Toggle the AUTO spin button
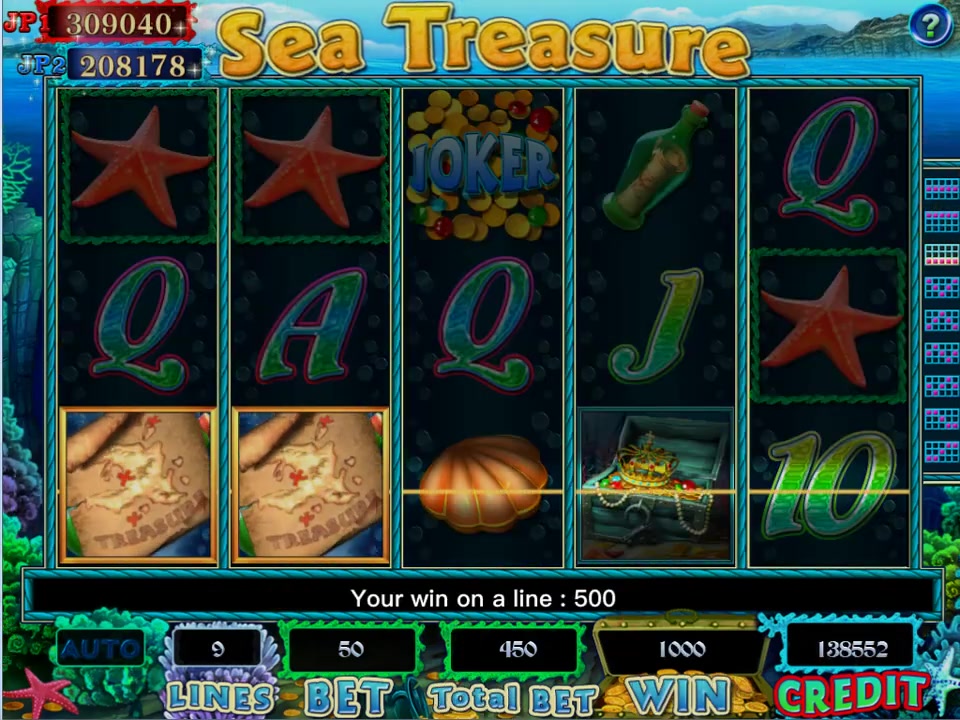 point(100,649)
